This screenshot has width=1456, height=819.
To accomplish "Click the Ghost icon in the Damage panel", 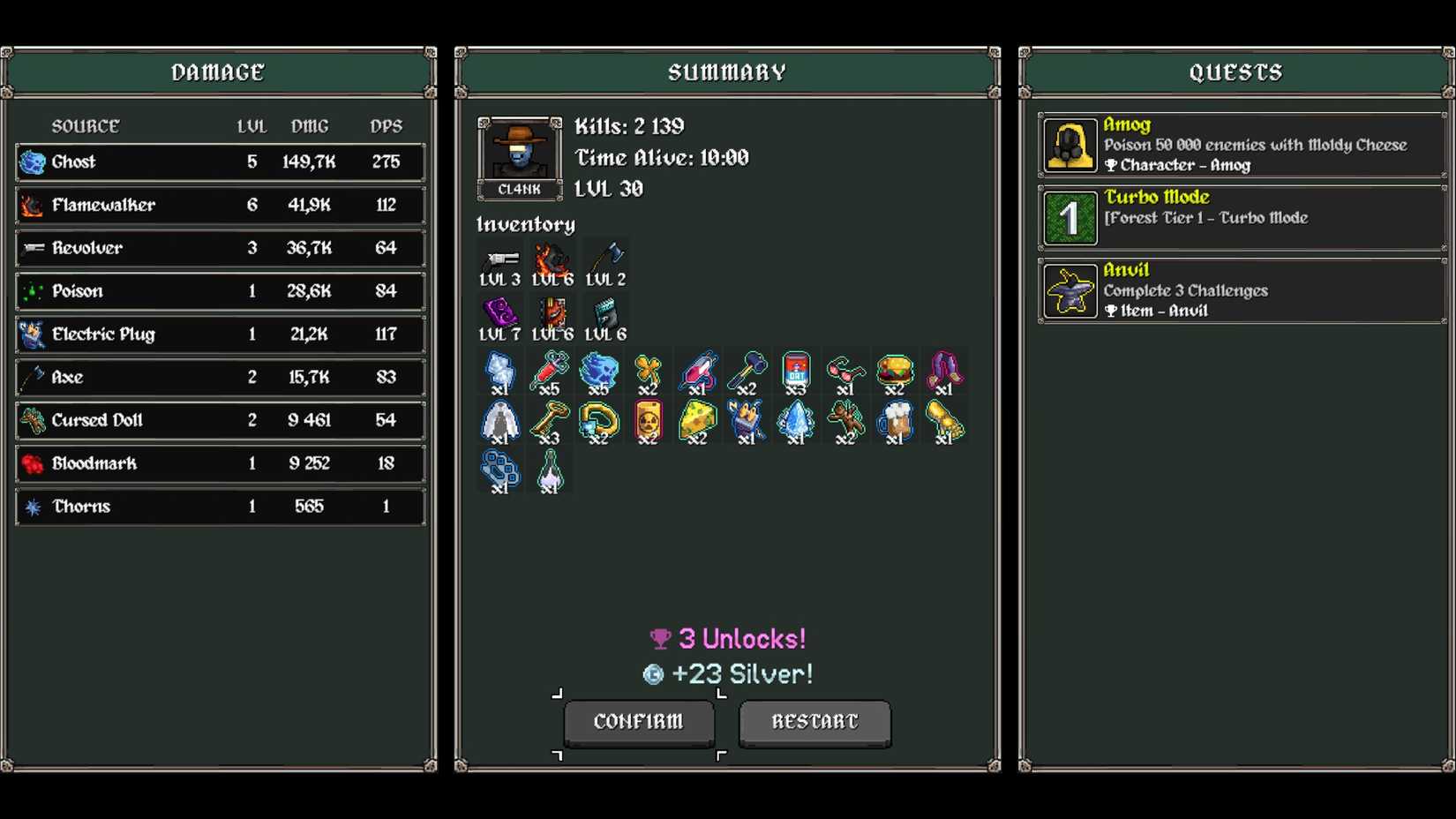I will (34, 162).
